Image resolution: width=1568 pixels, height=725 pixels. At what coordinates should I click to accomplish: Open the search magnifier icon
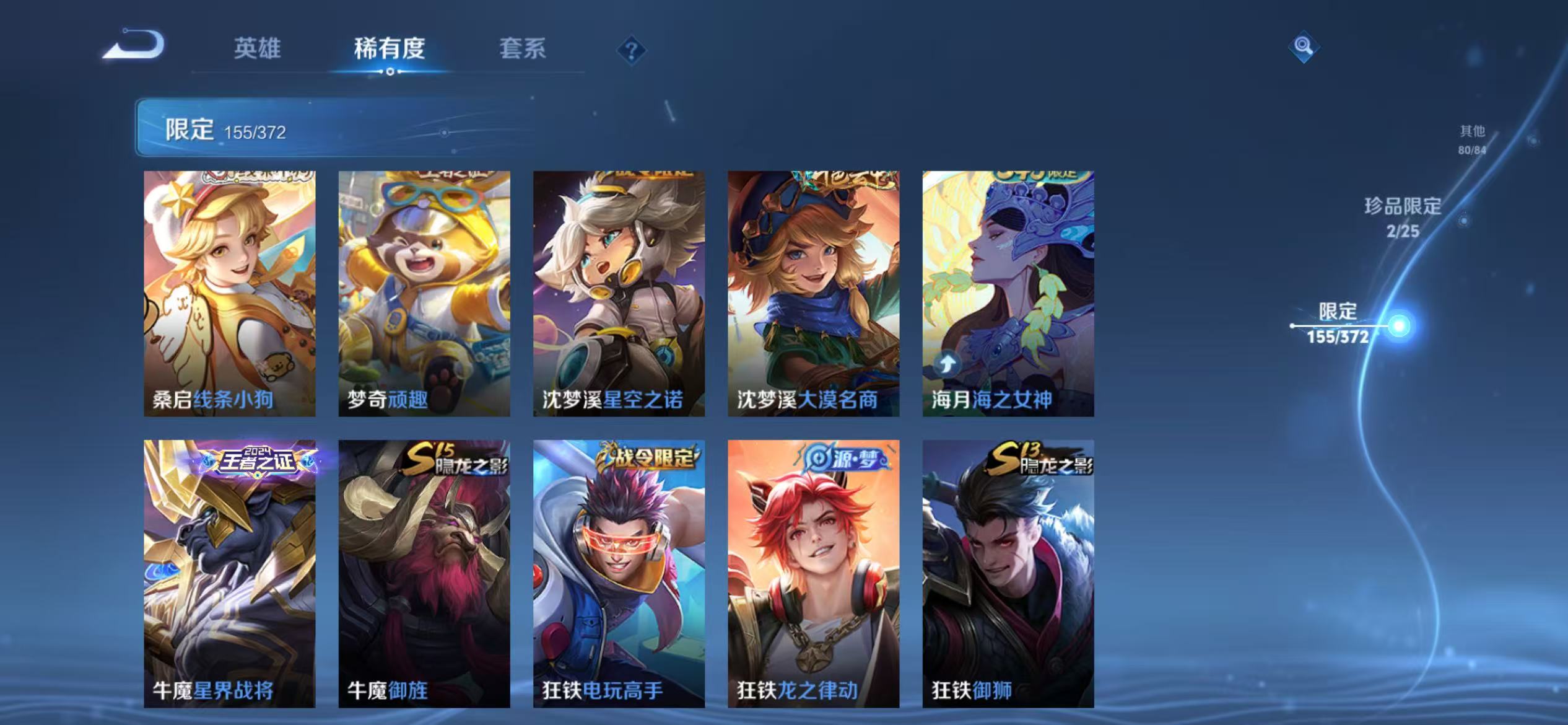coord(1303,46)
